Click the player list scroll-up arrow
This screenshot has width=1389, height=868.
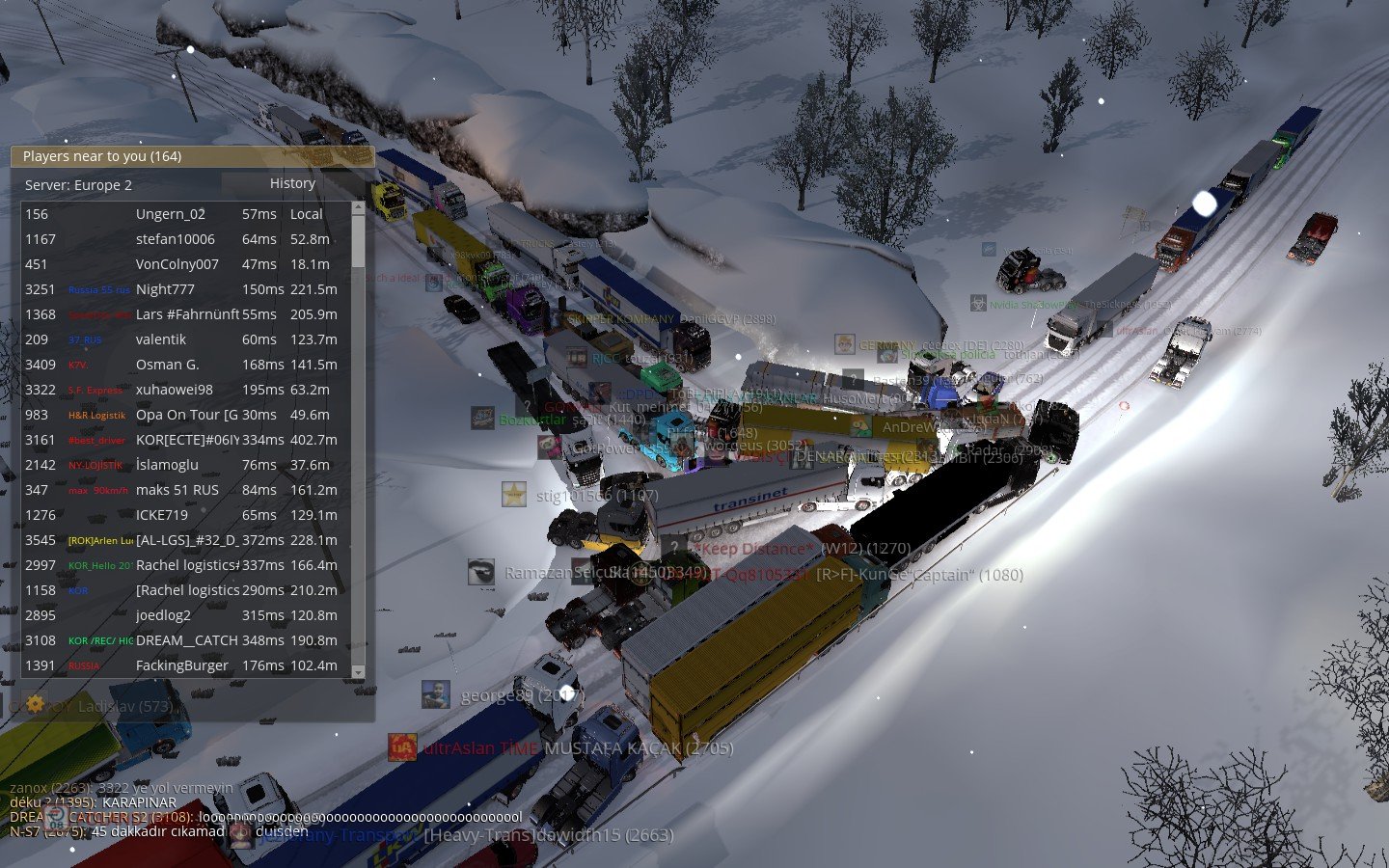[359, 207]
